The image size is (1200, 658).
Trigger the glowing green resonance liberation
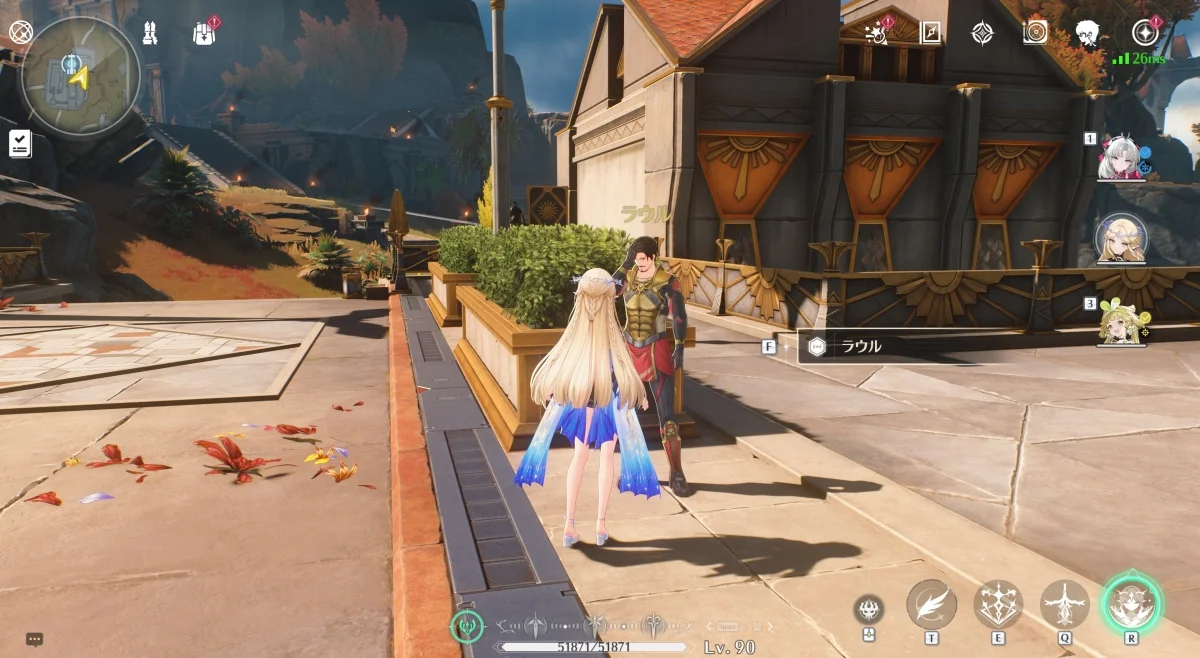1131,604
